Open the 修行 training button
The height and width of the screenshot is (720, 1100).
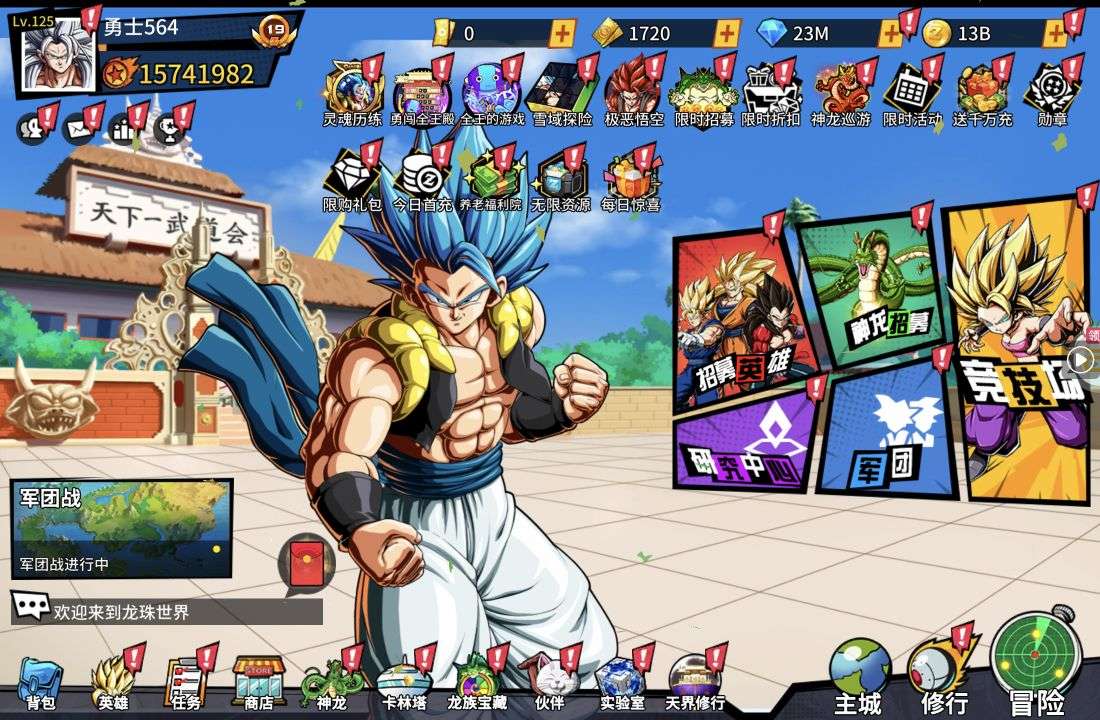click(943, 672)
